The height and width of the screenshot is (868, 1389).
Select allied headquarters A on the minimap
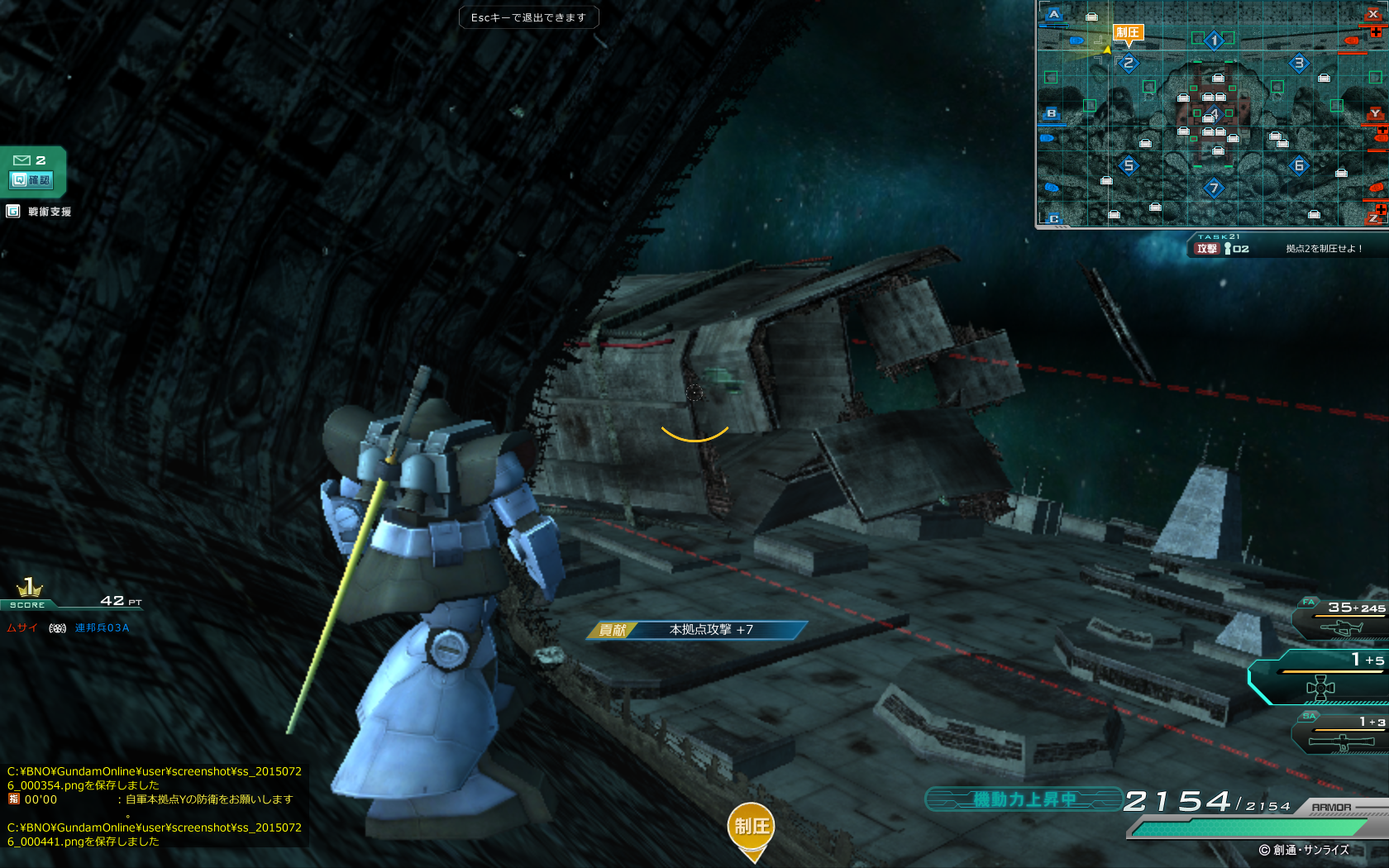[x=1053, y=14]
